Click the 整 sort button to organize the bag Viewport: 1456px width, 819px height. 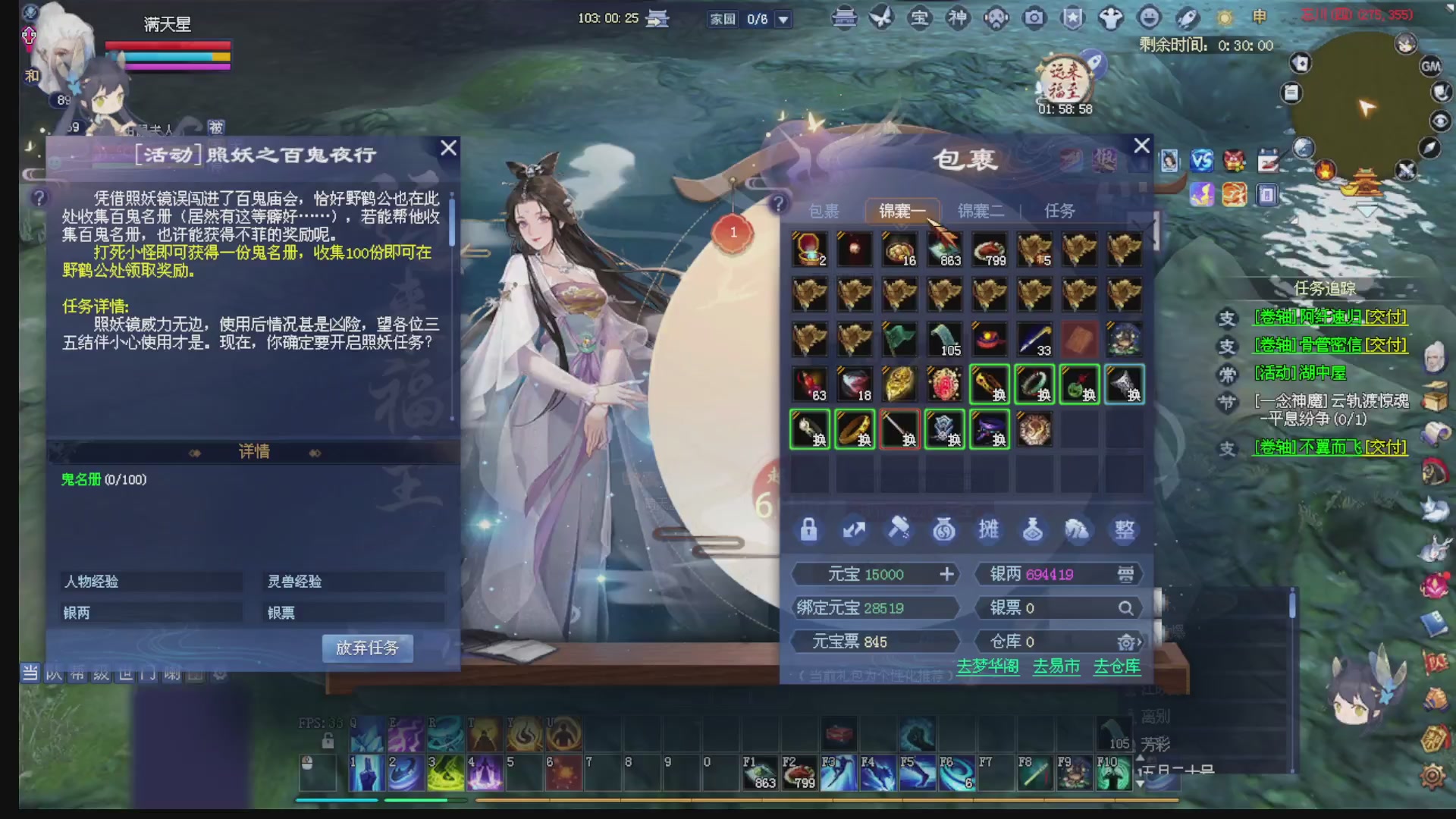[x=1125, y=530]
